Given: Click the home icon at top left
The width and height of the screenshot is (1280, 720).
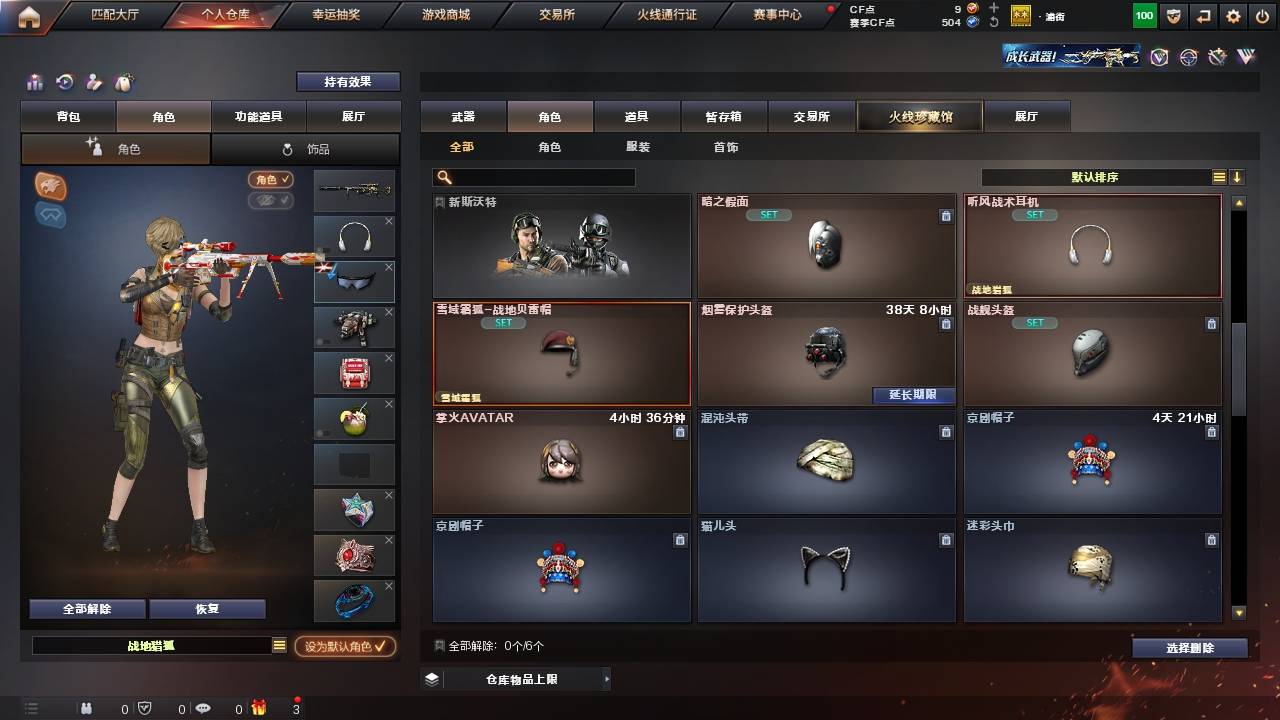Looking at the screenshot, I should 27,15.
